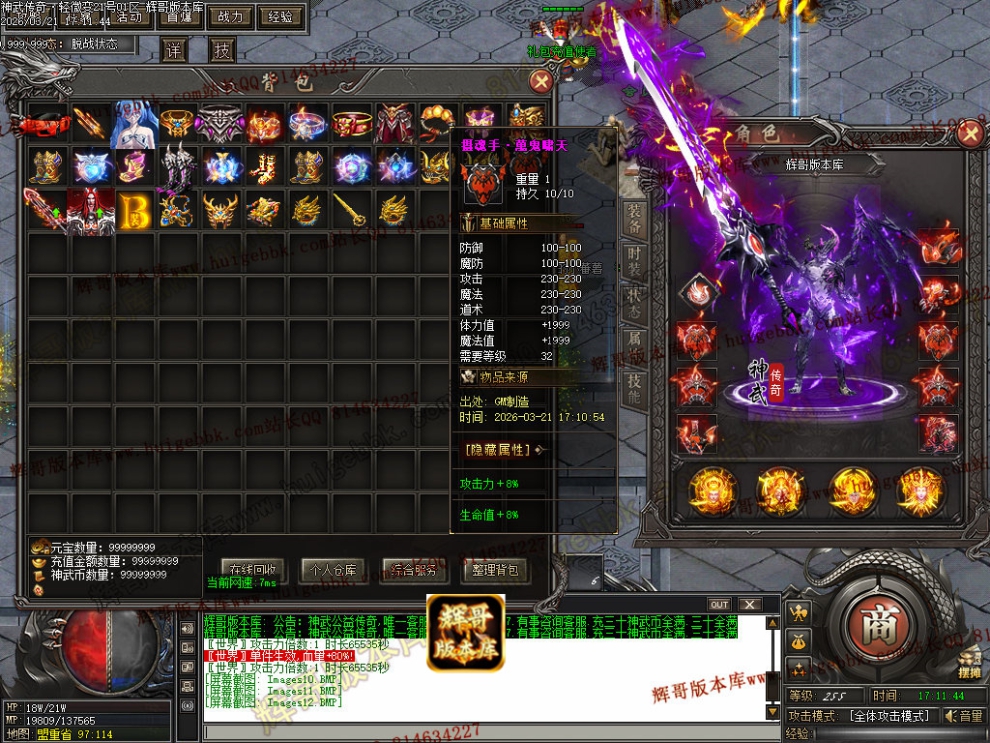Select the golden B item slot
Viewport: 990px width, 743px height.
[x=135, y=210]
